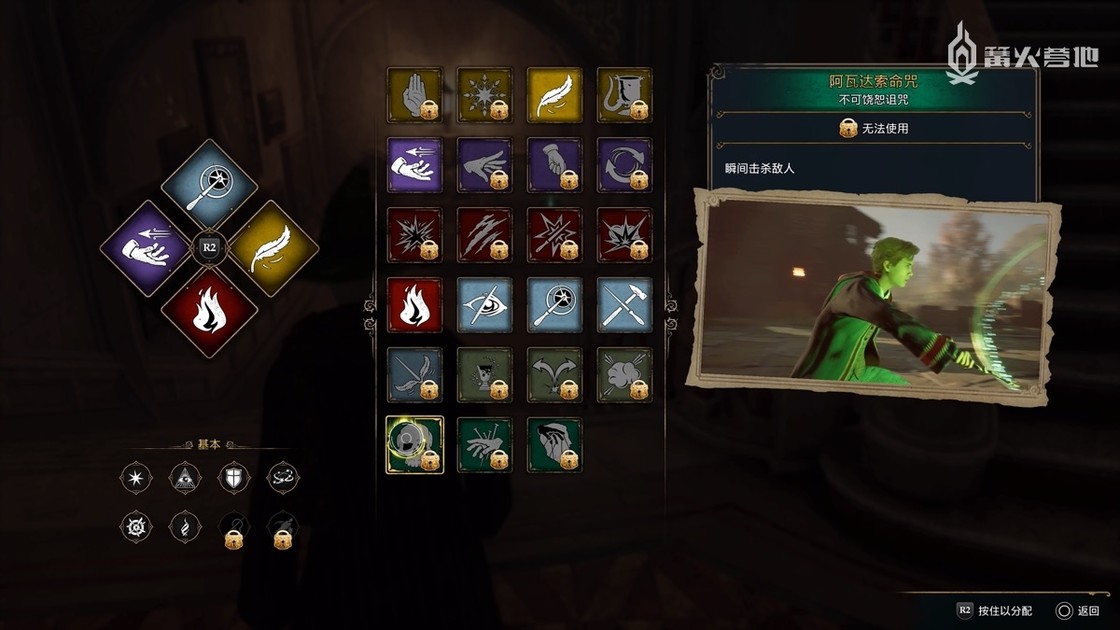
Task: Select the equipped blue wand-light diamond slot
Action: [209, 185]
